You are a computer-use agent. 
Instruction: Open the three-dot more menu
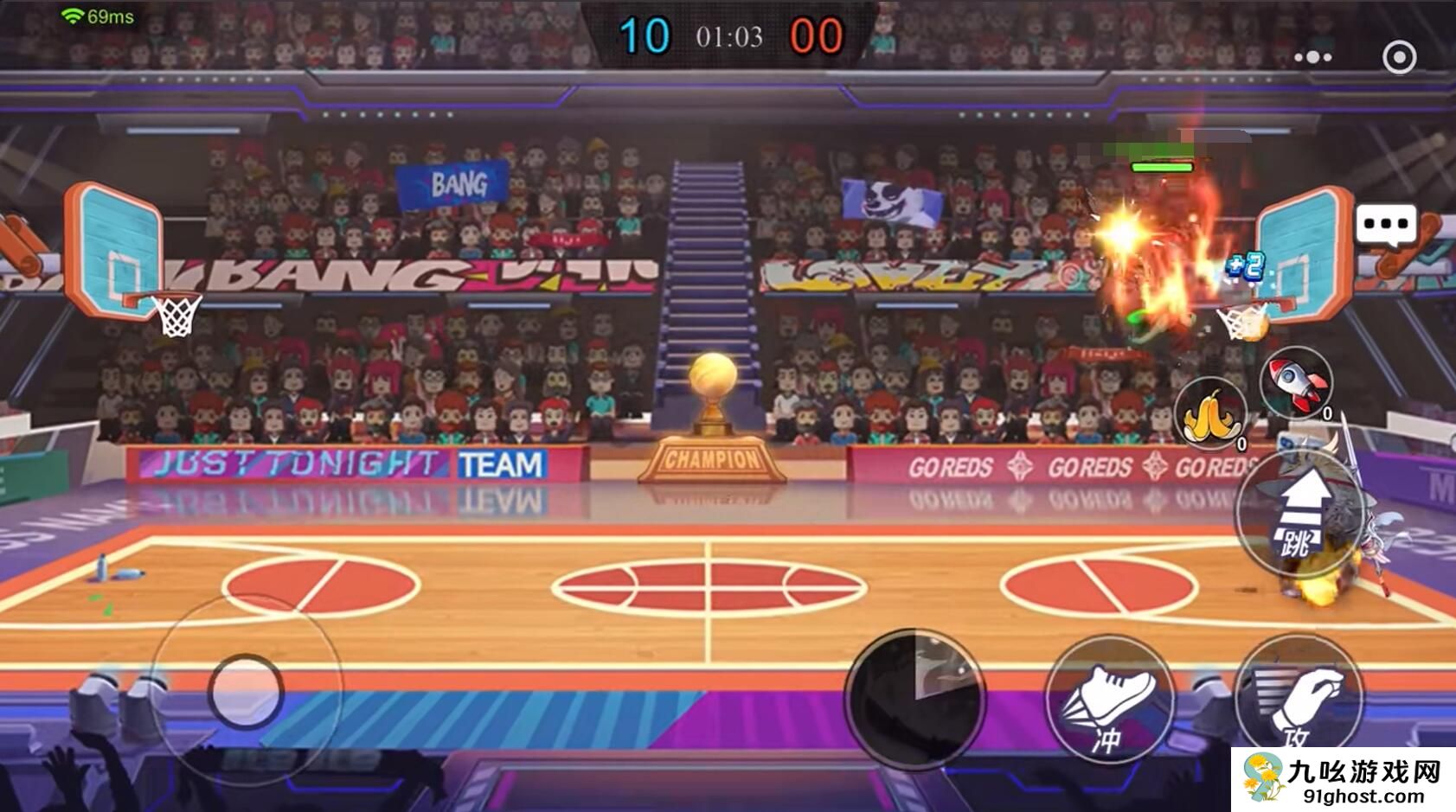1312,58
